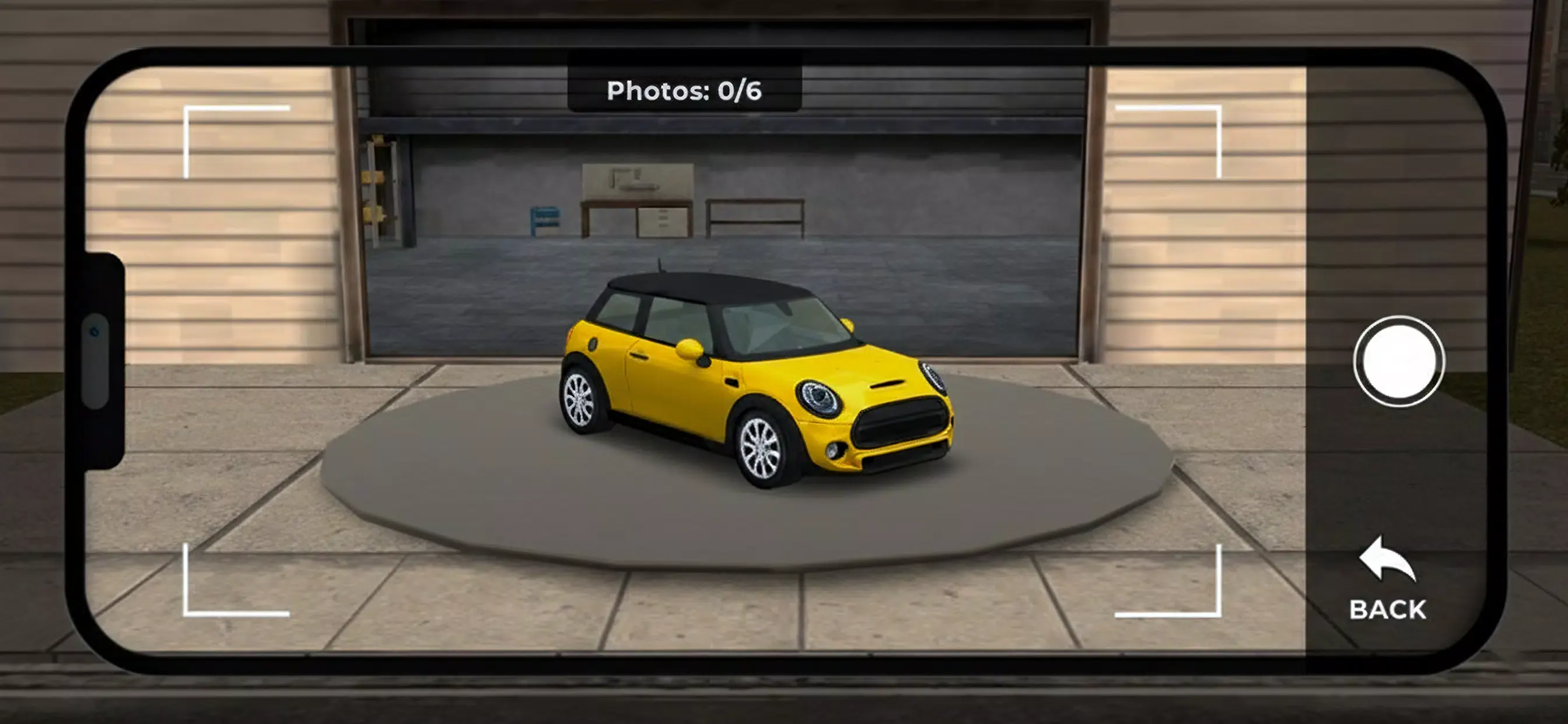Image resolution: width=1568 pixels, height=724 pixels.
Task: Select the blue rotate camera icon
Action: coord(94,332)
